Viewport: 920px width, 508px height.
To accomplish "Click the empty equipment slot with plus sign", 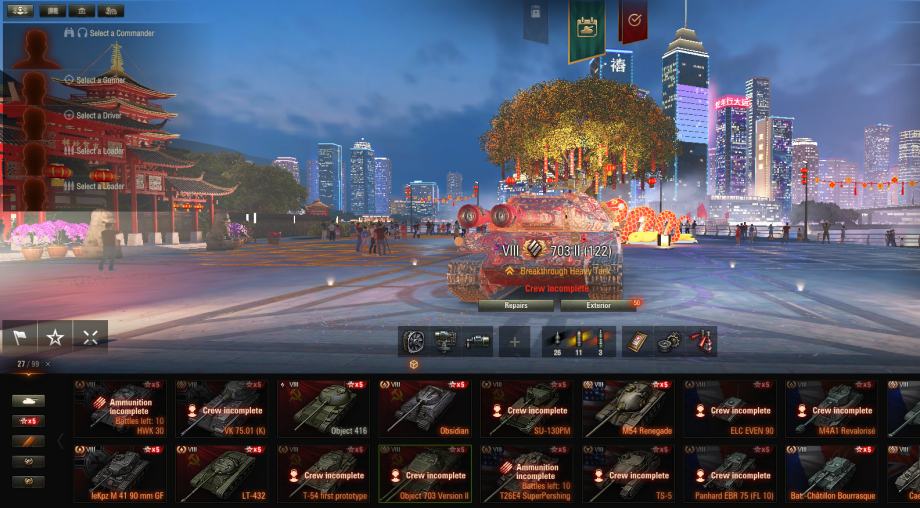I will point(514,342).
